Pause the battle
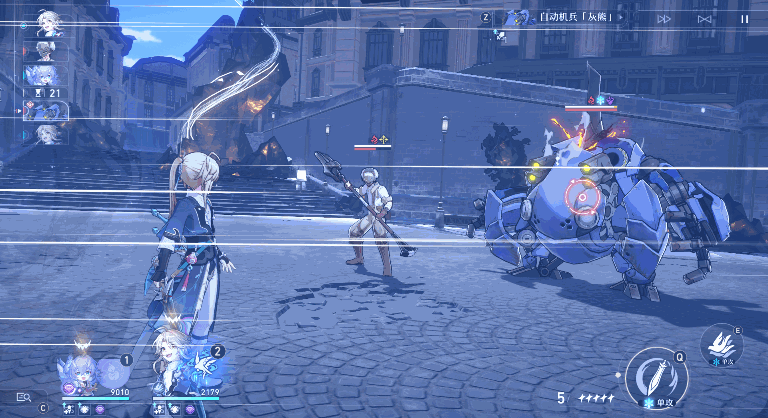Image resolution: width=768 pixels, height=418 pixels. (x=743, y=18)
